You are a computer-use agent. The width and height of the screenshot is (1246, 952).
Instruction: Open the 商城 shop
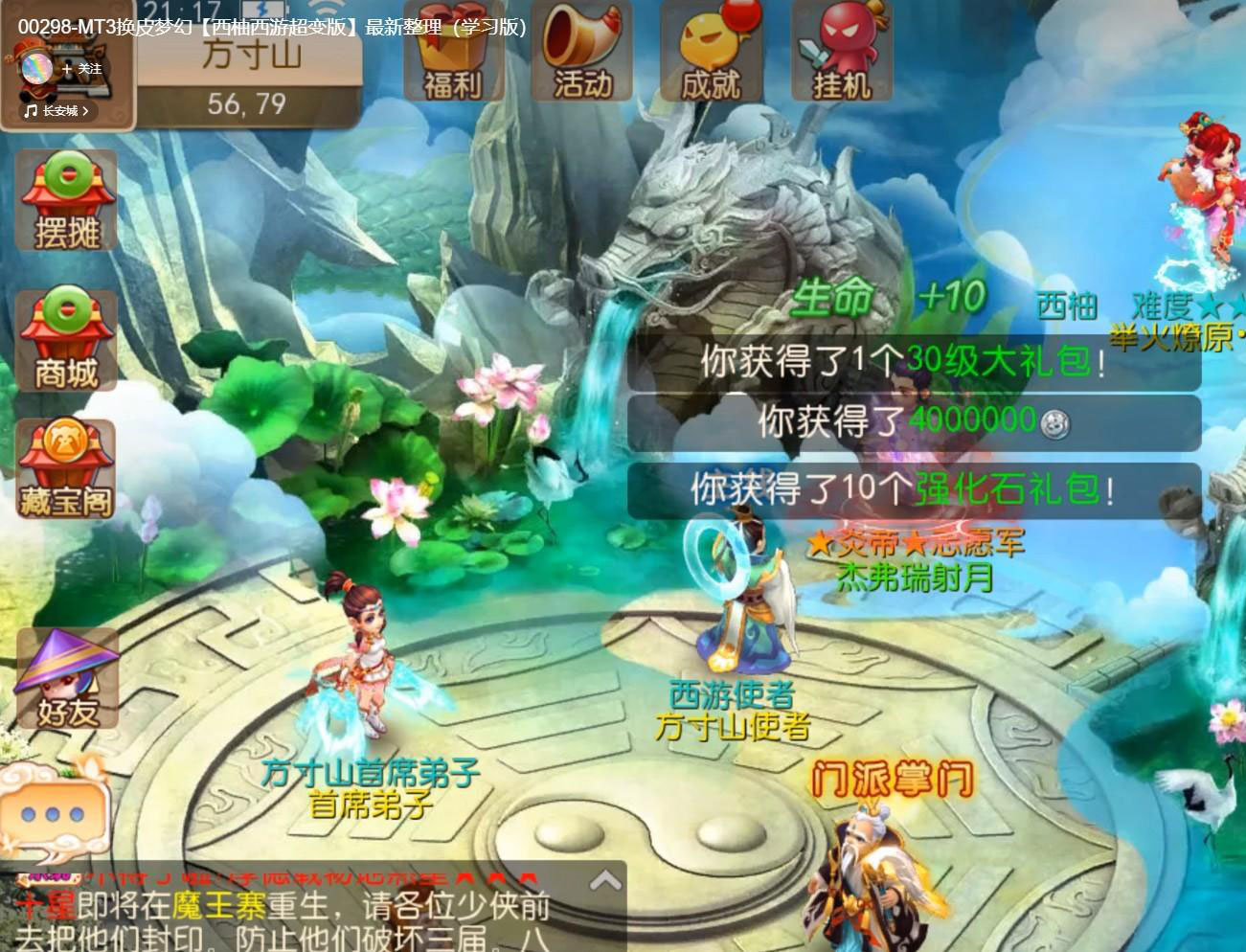pyautogui.click(x=66, y=342)
